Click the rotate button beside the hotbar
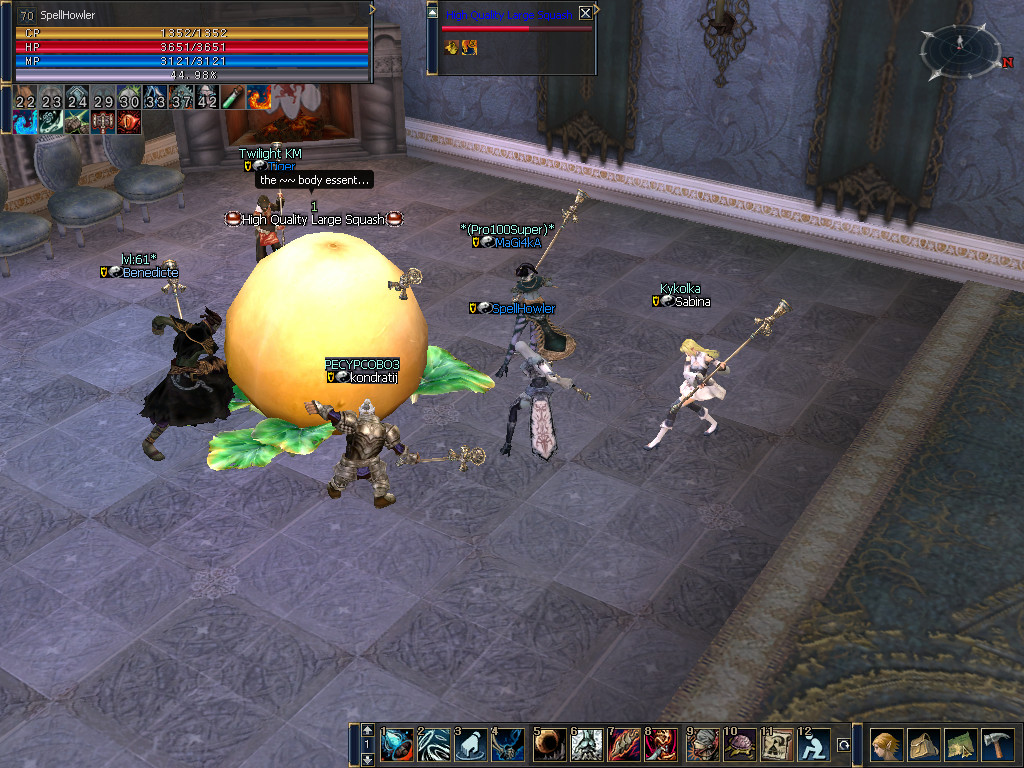 click(x=844, y=745)
